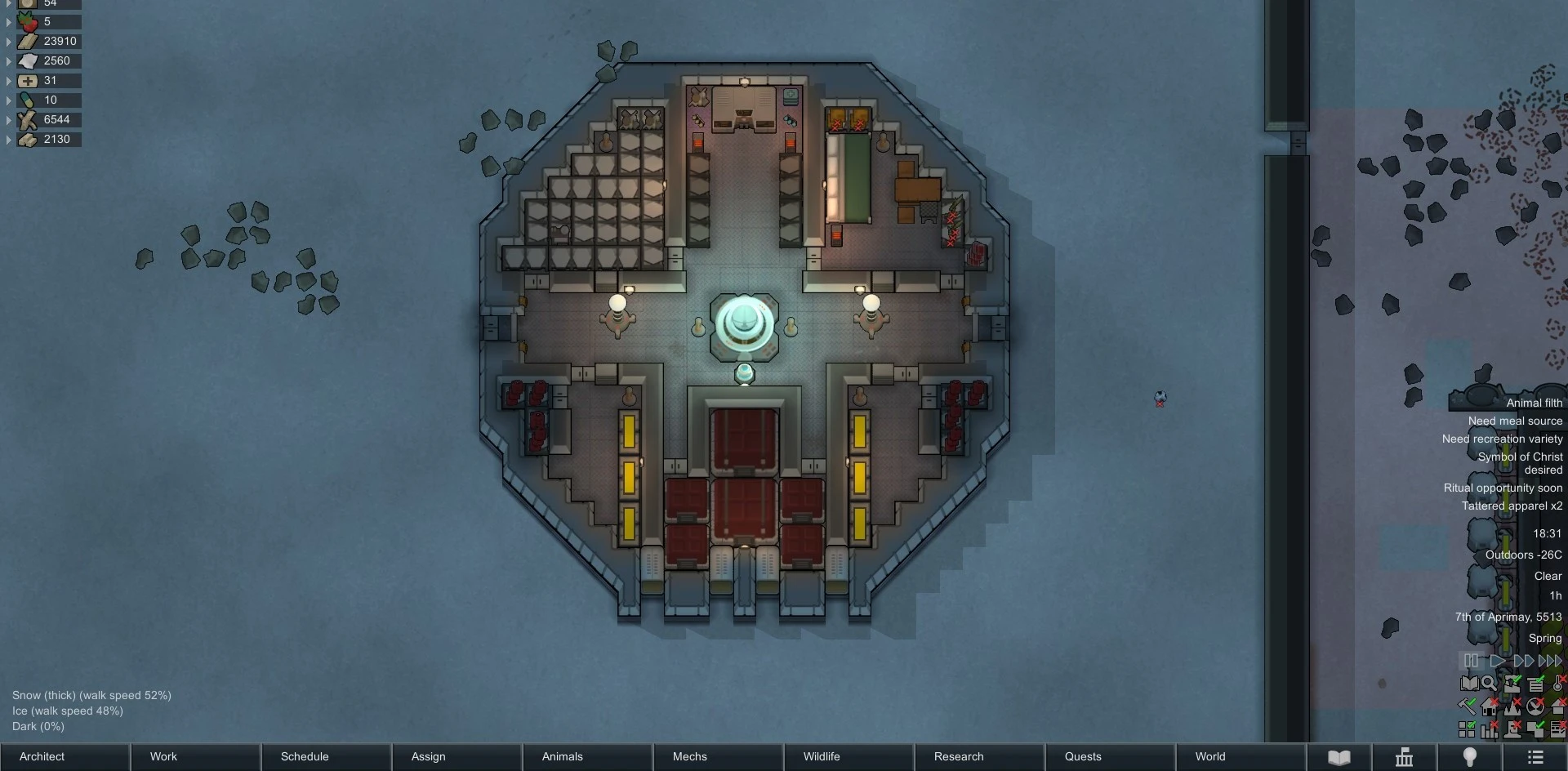Click the radiation-style pollution overlay icon
The width and height of the screenshot is (1568, 771).
tap(1535, 706)
